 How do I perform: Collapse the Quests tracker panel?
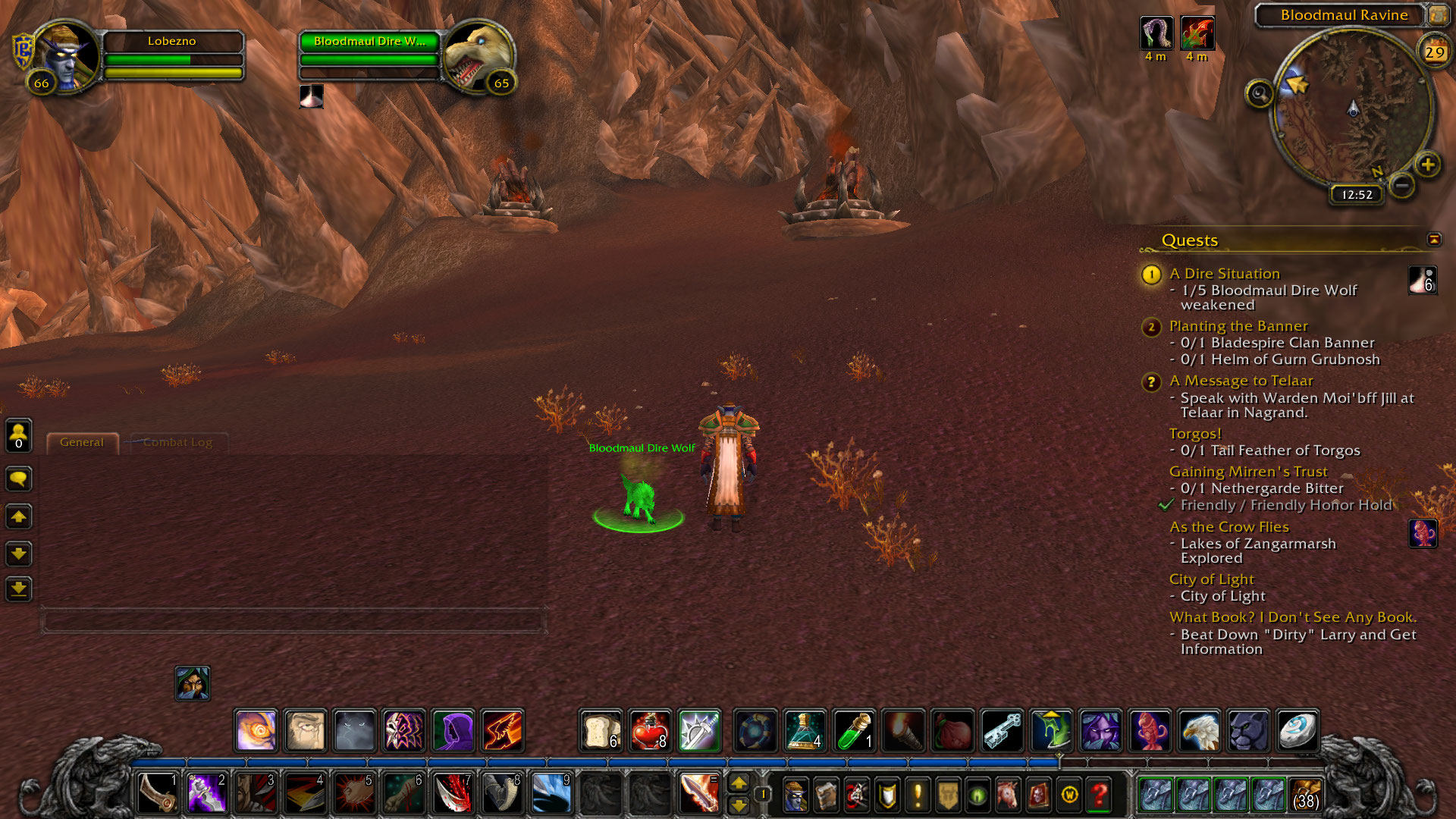point(1433,240)
